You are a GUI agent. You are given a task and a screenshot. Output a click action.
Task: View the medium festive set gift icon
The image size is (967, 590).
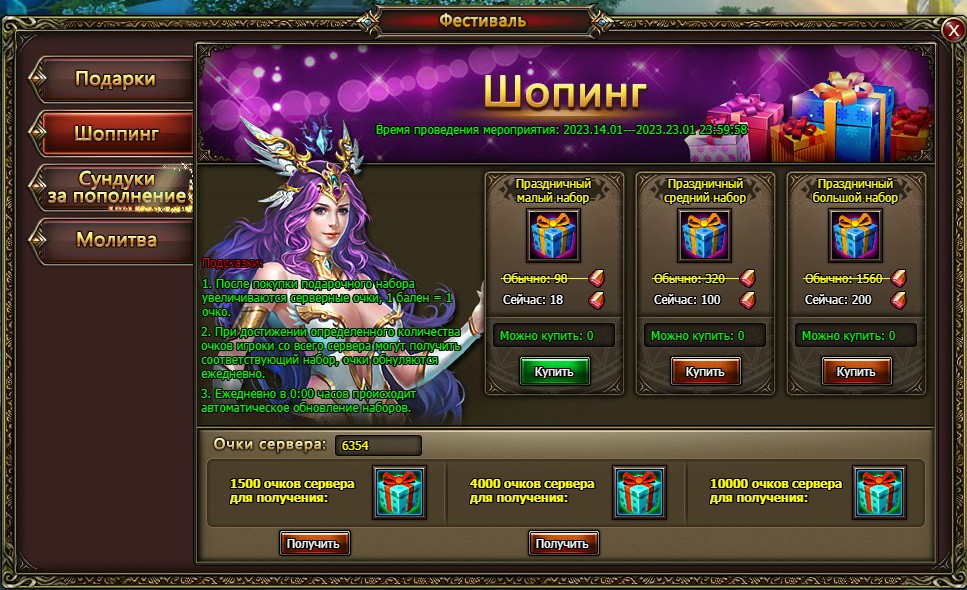705,236
